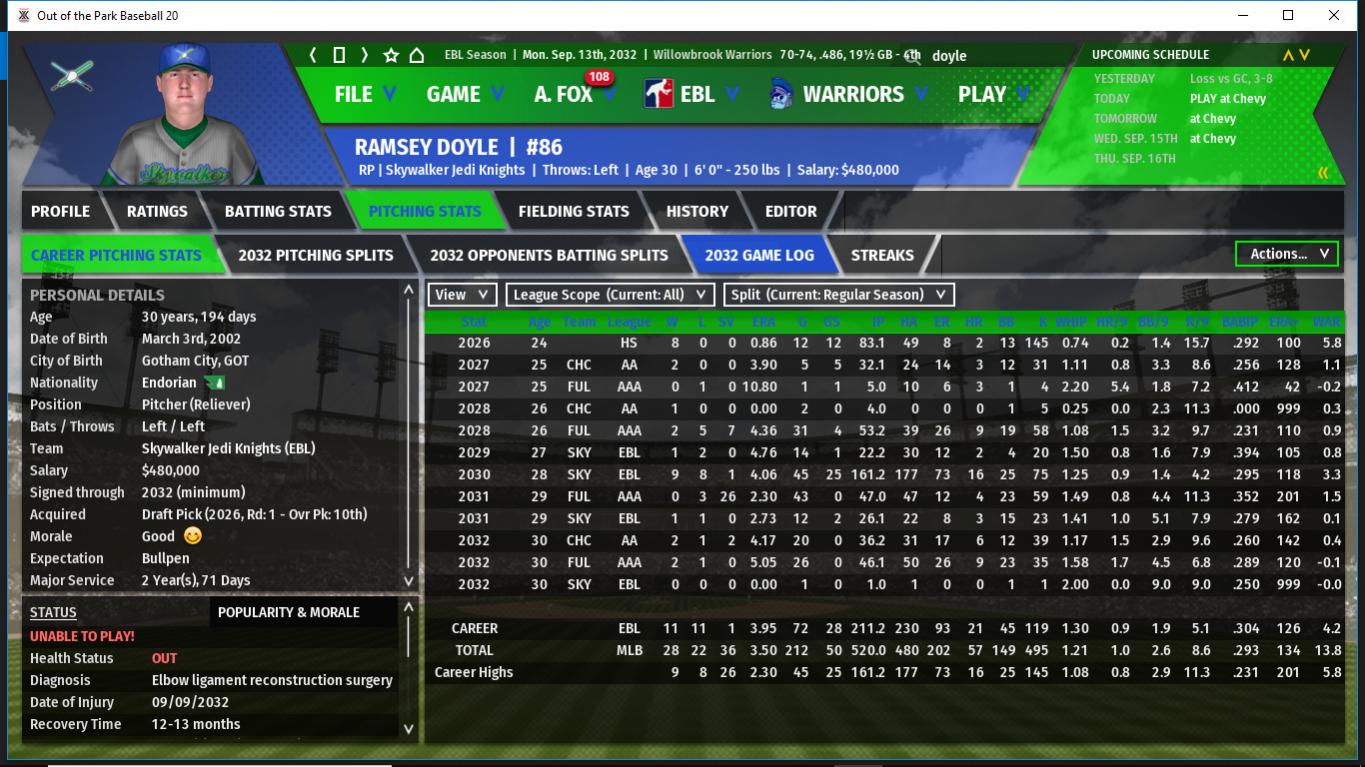Open the 2032 GAME LOG tab
This screenshot has width=1365, height=767.
coord(759,255)
